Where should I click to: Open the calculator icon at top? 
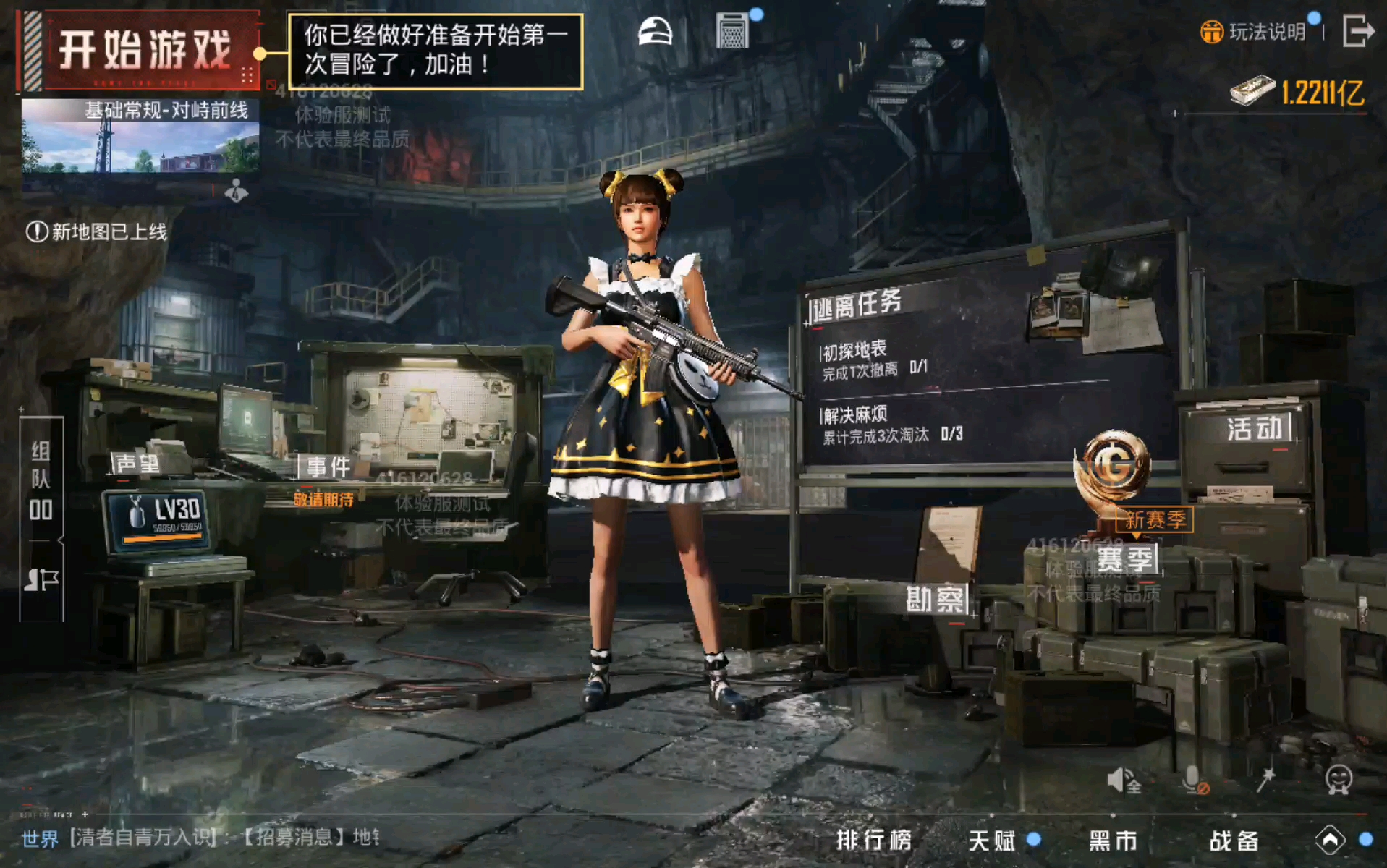(732, 32)
